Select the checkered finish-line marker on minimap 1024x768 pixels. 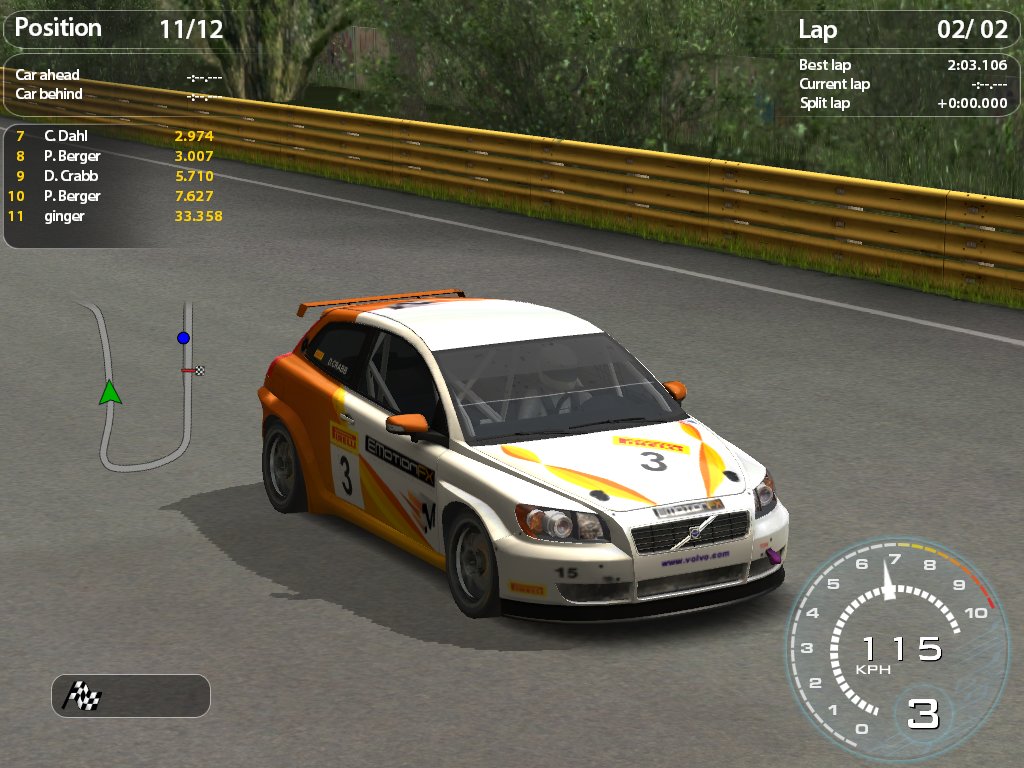tap(199, 371)
